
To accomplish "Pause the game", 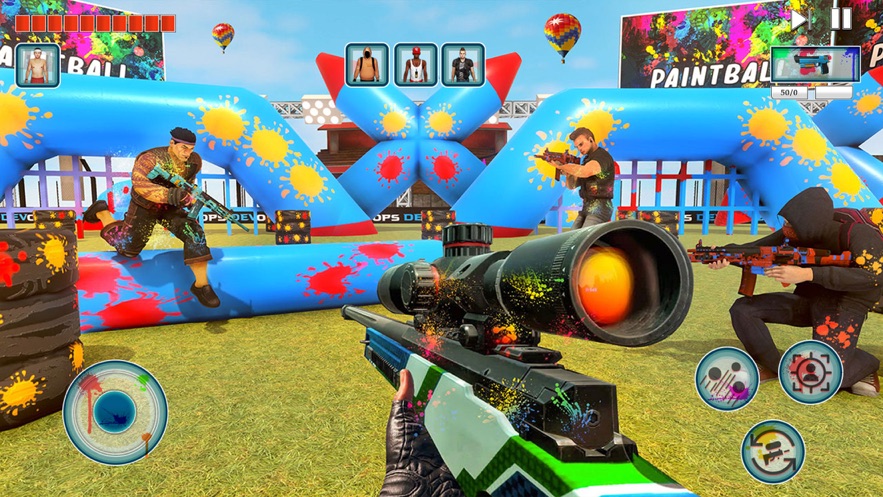I will [842, 19].
